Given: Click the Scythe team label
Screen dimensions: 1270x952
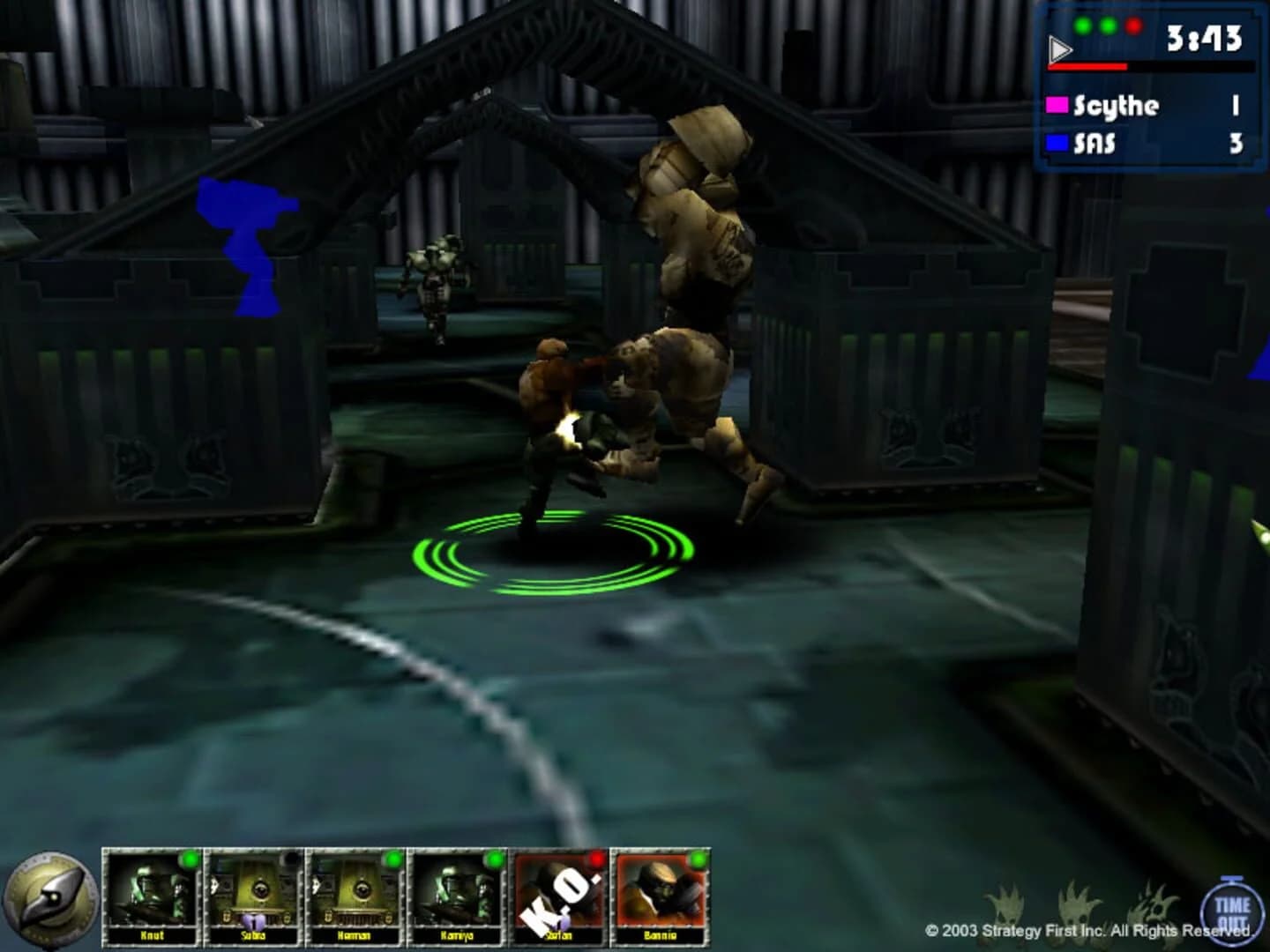Looking at the screenshot, I should pos(1116,107).
